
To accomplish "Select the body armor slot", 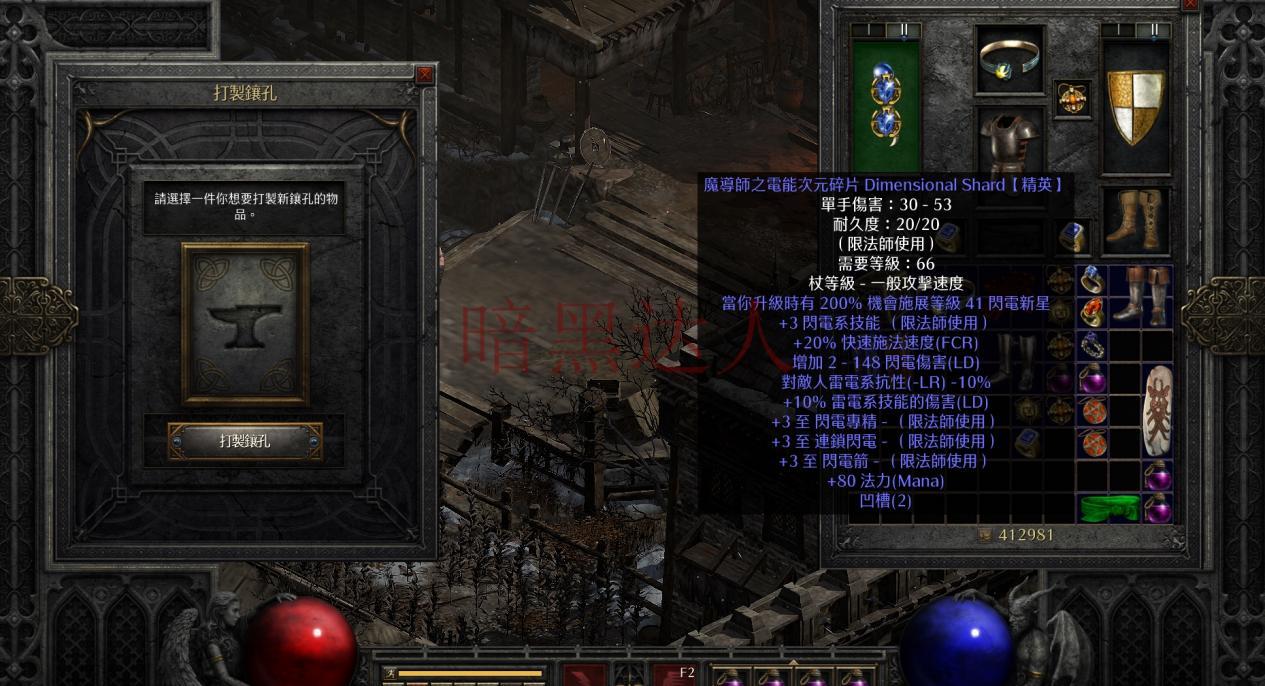I will click(x=1010, y=143).
